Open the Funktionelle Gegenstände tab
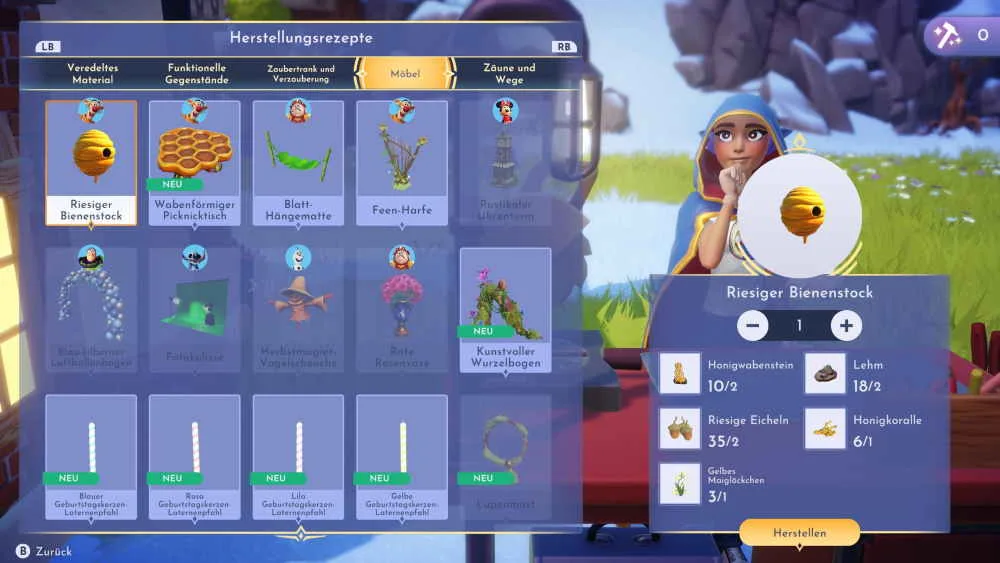This screenshot has width=1000, height=563. (x=197, y=73)
